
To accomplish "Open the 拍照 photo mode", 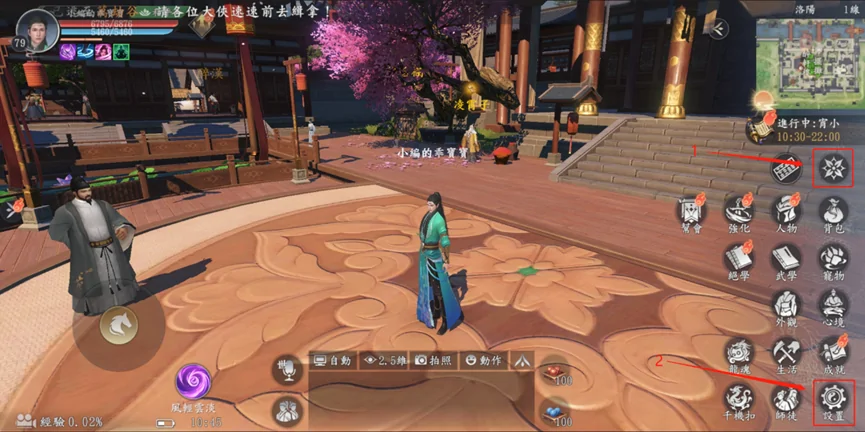I will (x=435, y=359).
